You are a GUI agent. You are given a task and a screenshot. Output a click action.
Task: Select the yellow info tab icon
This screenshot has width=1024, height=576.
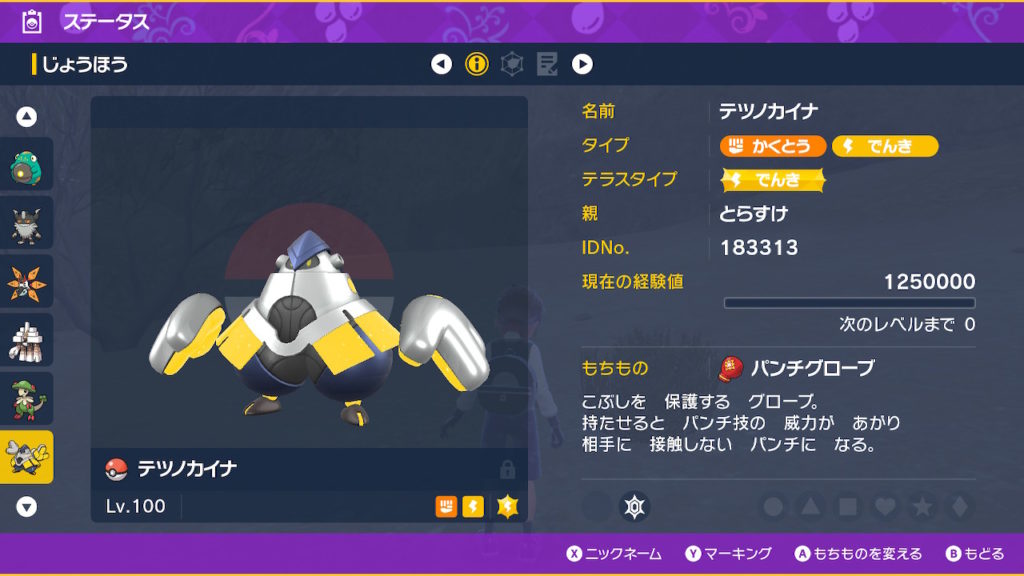477,65
